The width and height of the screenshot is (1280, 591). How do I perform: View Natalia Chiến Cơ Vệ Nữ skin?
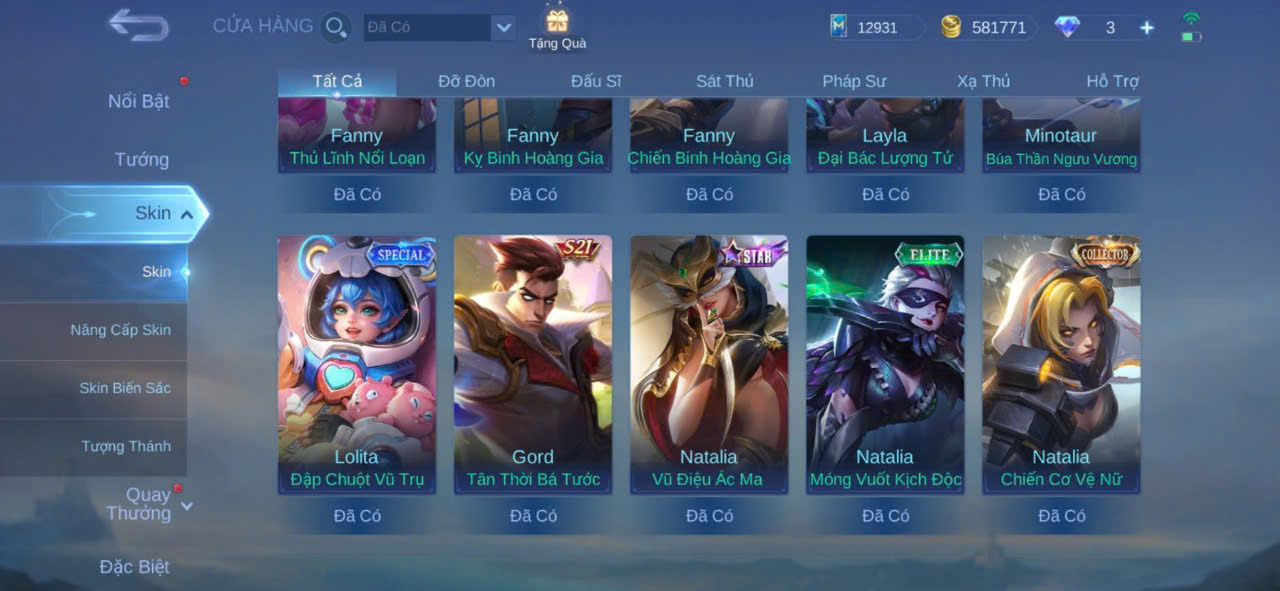[x=1061, y=364]
